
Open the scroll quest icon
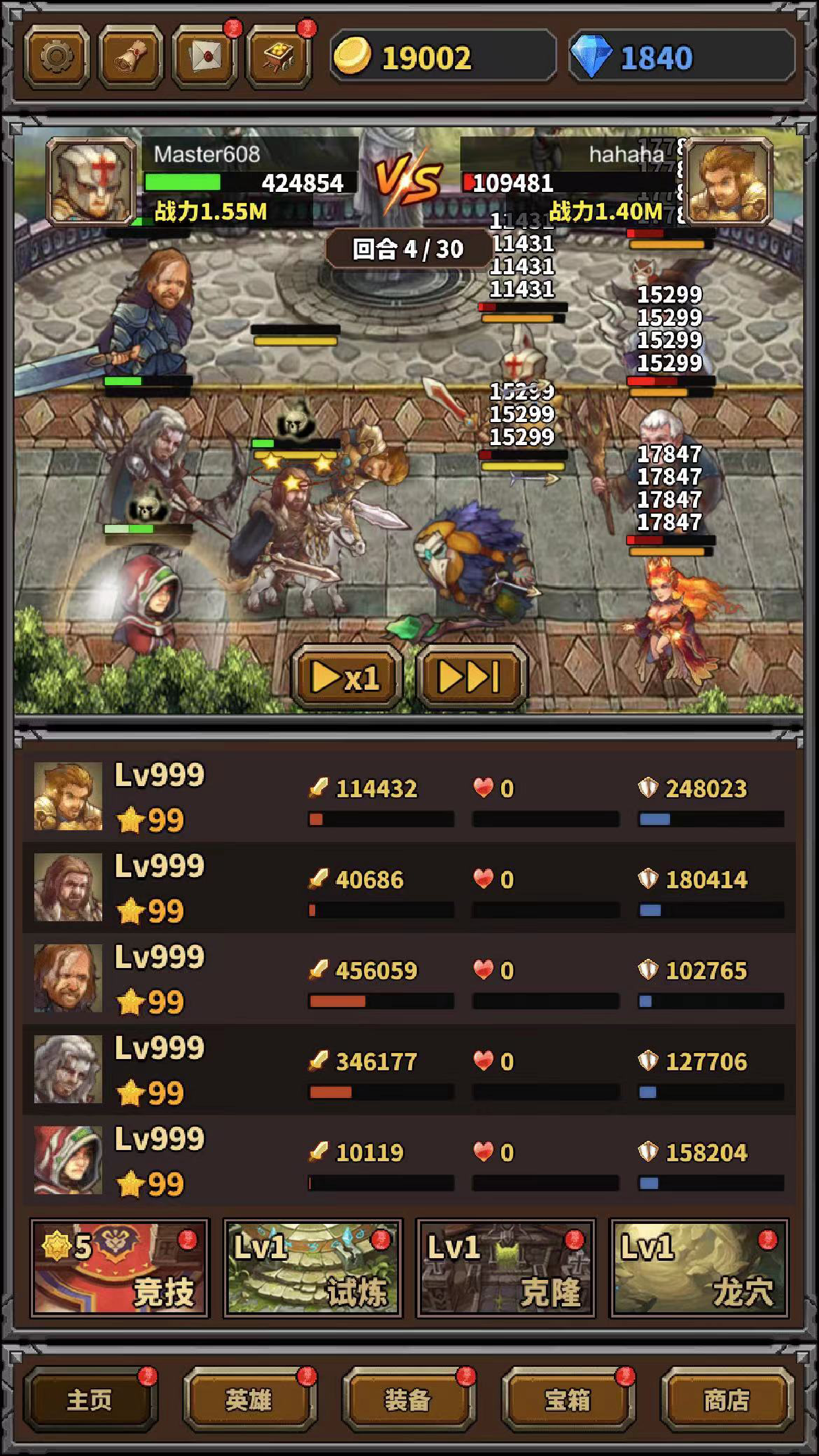tap(131, 58)
